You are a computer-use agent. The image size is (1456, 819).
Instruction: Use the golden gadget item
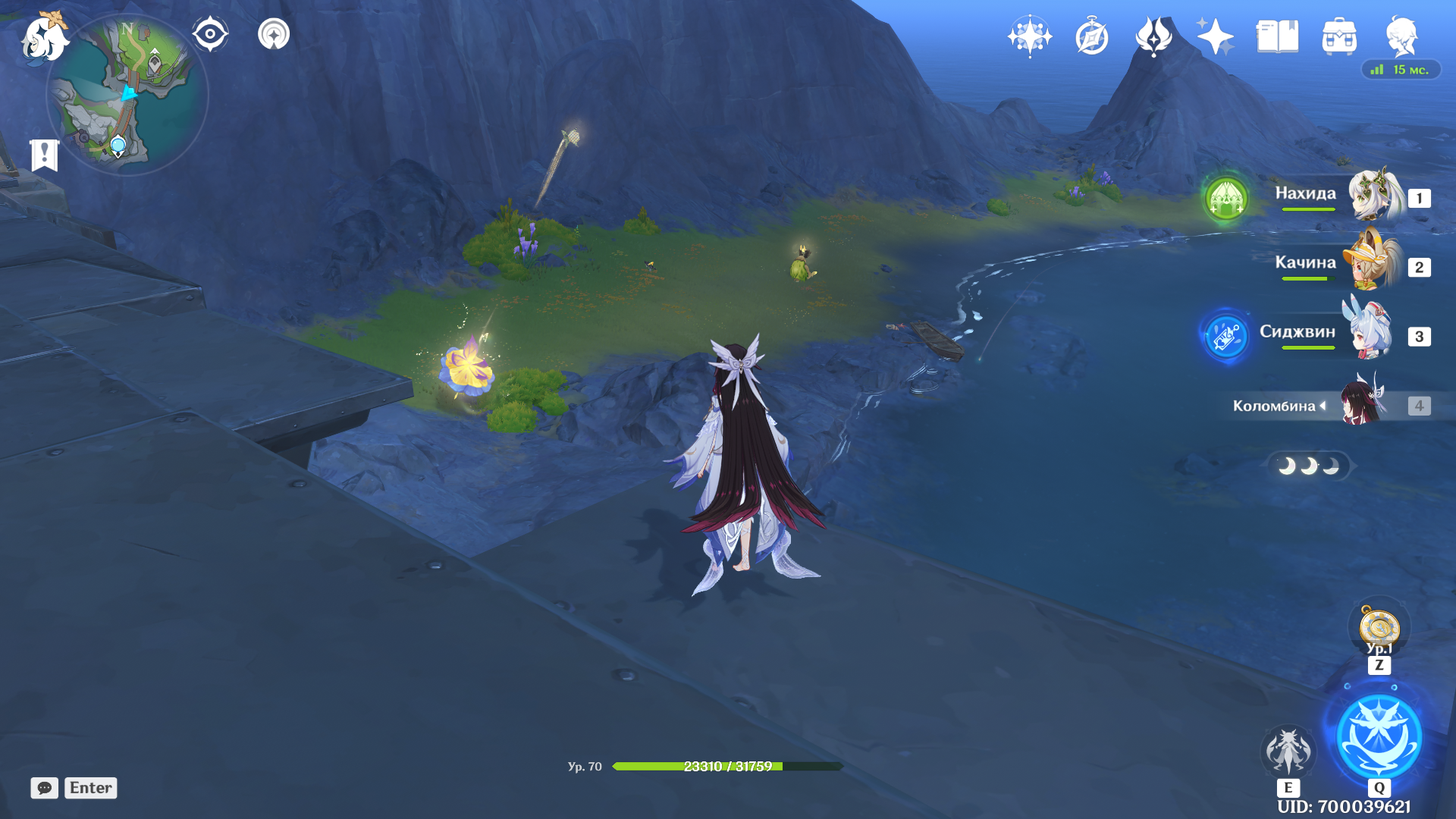(x=1379, y=628)
